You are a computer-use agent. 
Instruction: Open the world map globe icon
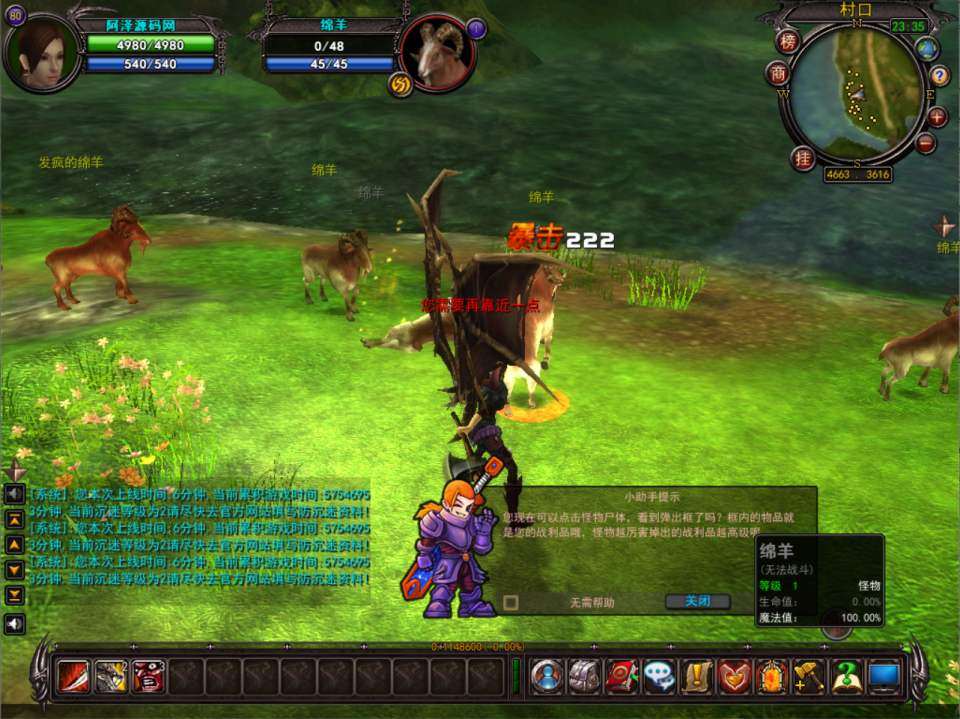tap(928, 49)
